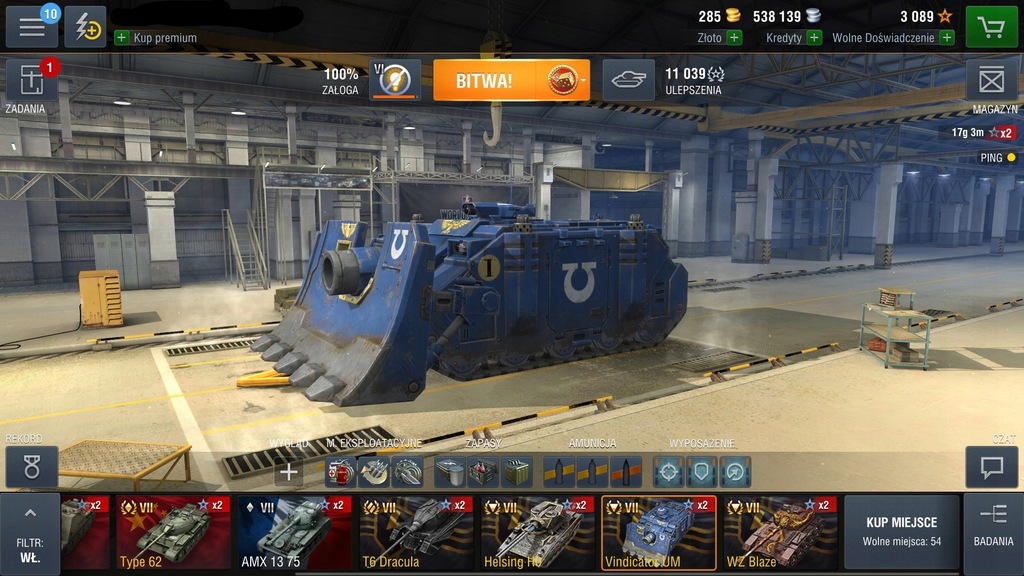
Task: Buy a garage slot via Kup Miejsce
Action: (901, 532)
